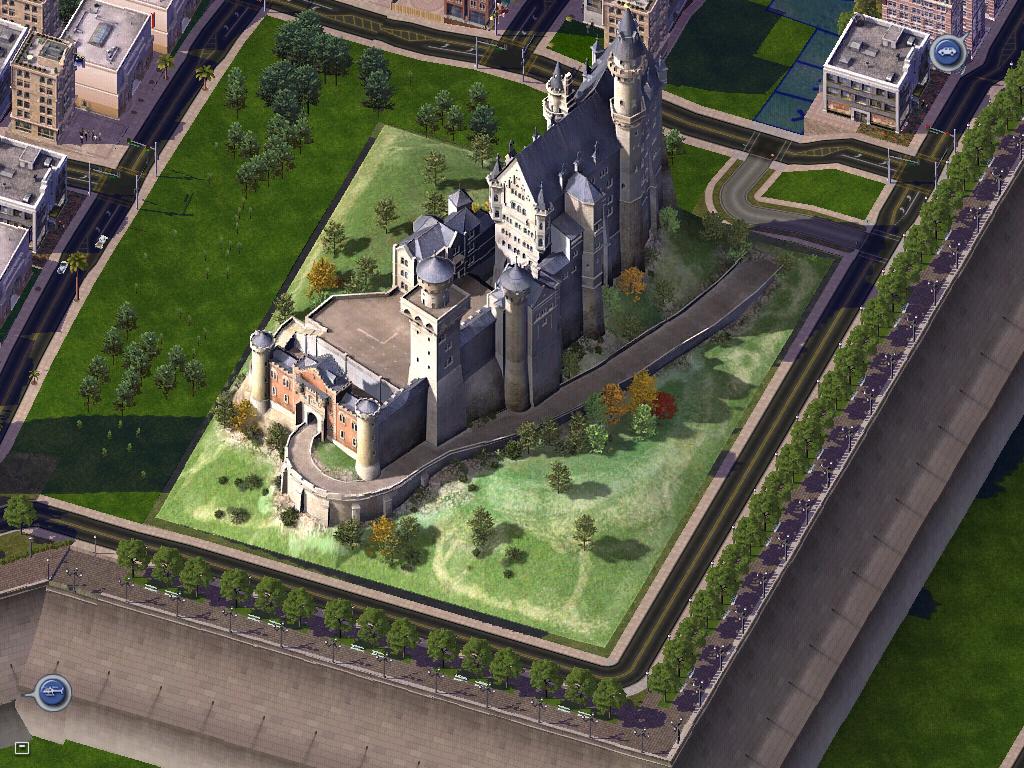Click the blue car mission icon

946,52
